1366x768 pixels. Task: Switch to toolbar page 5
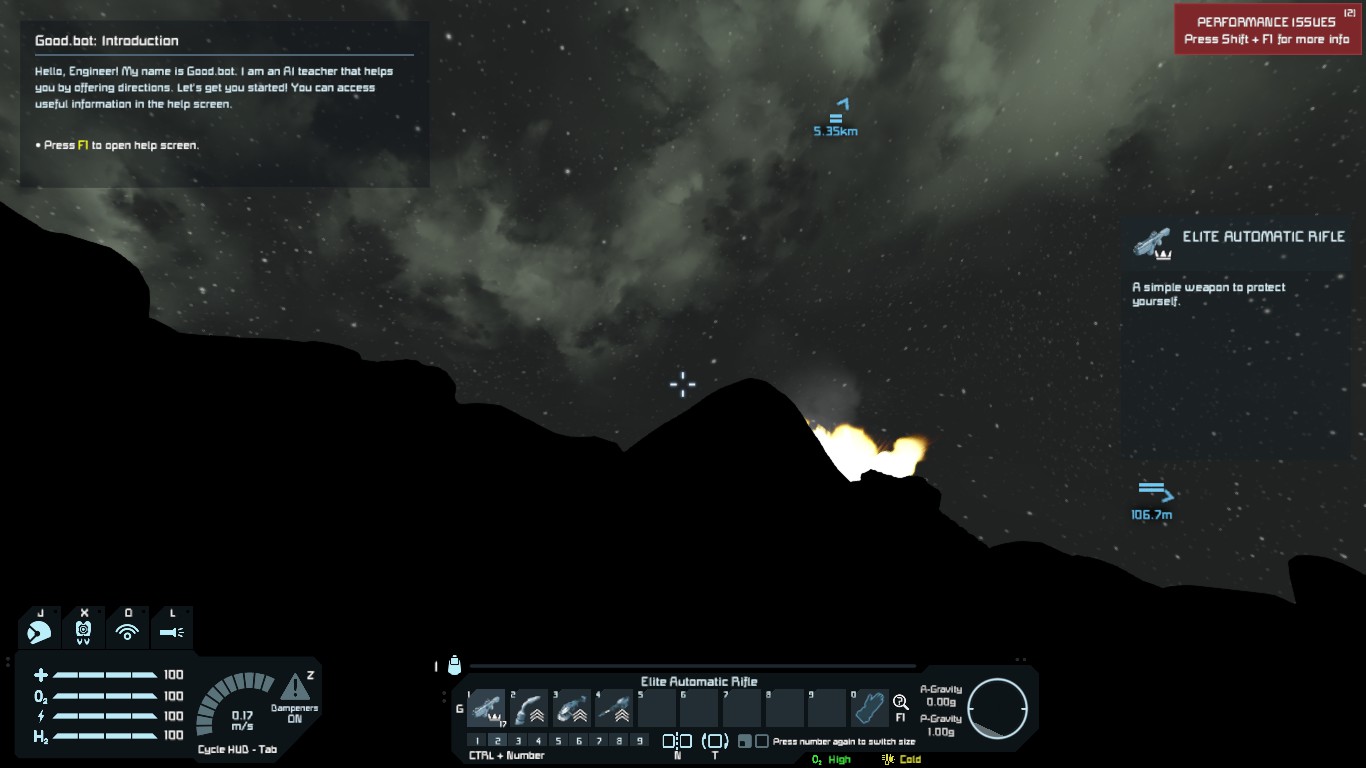click(x=558, y=741)
